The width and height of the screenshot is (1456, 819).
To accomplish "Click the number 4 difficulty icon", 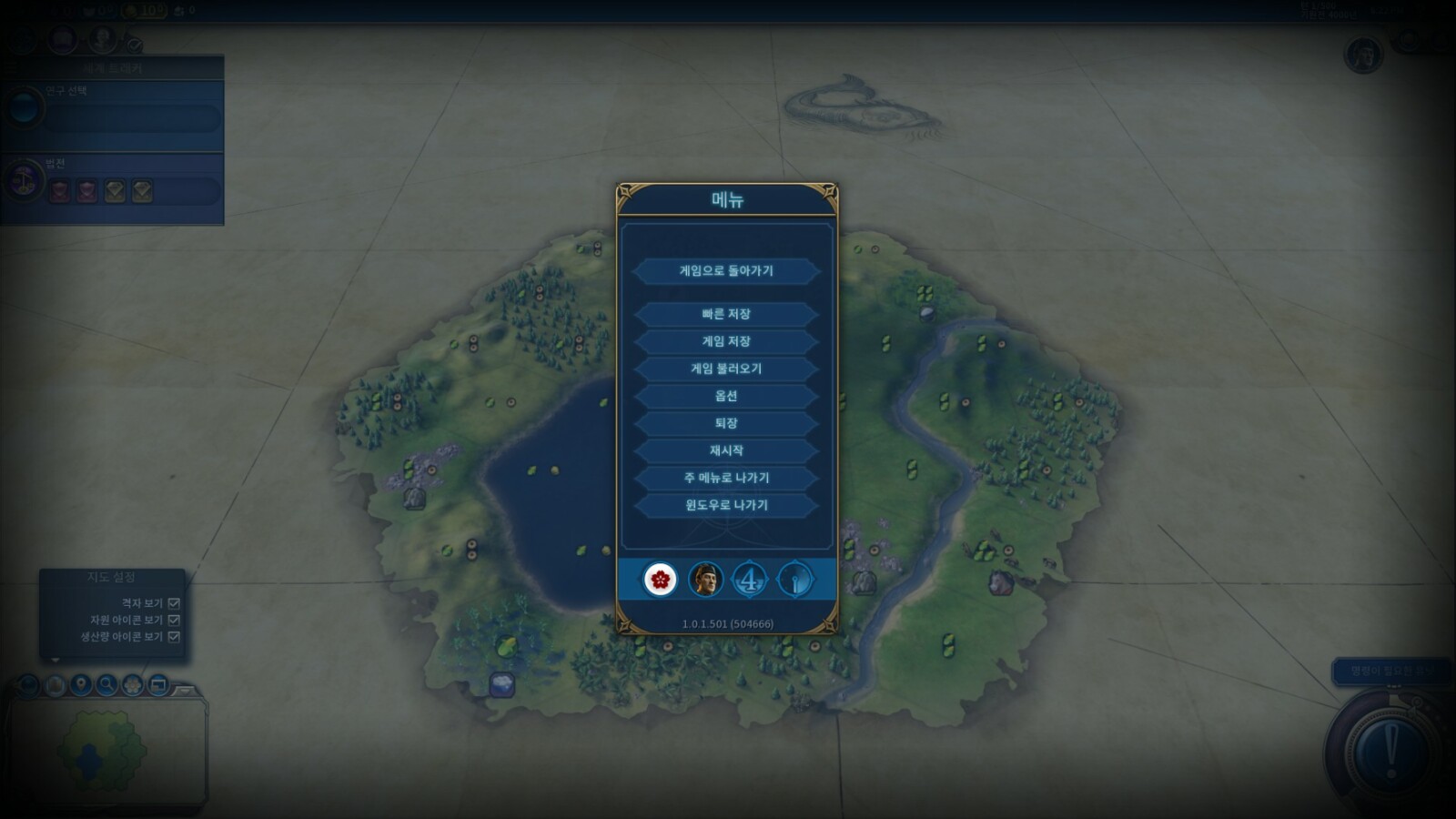I will (x=750, y=579).
